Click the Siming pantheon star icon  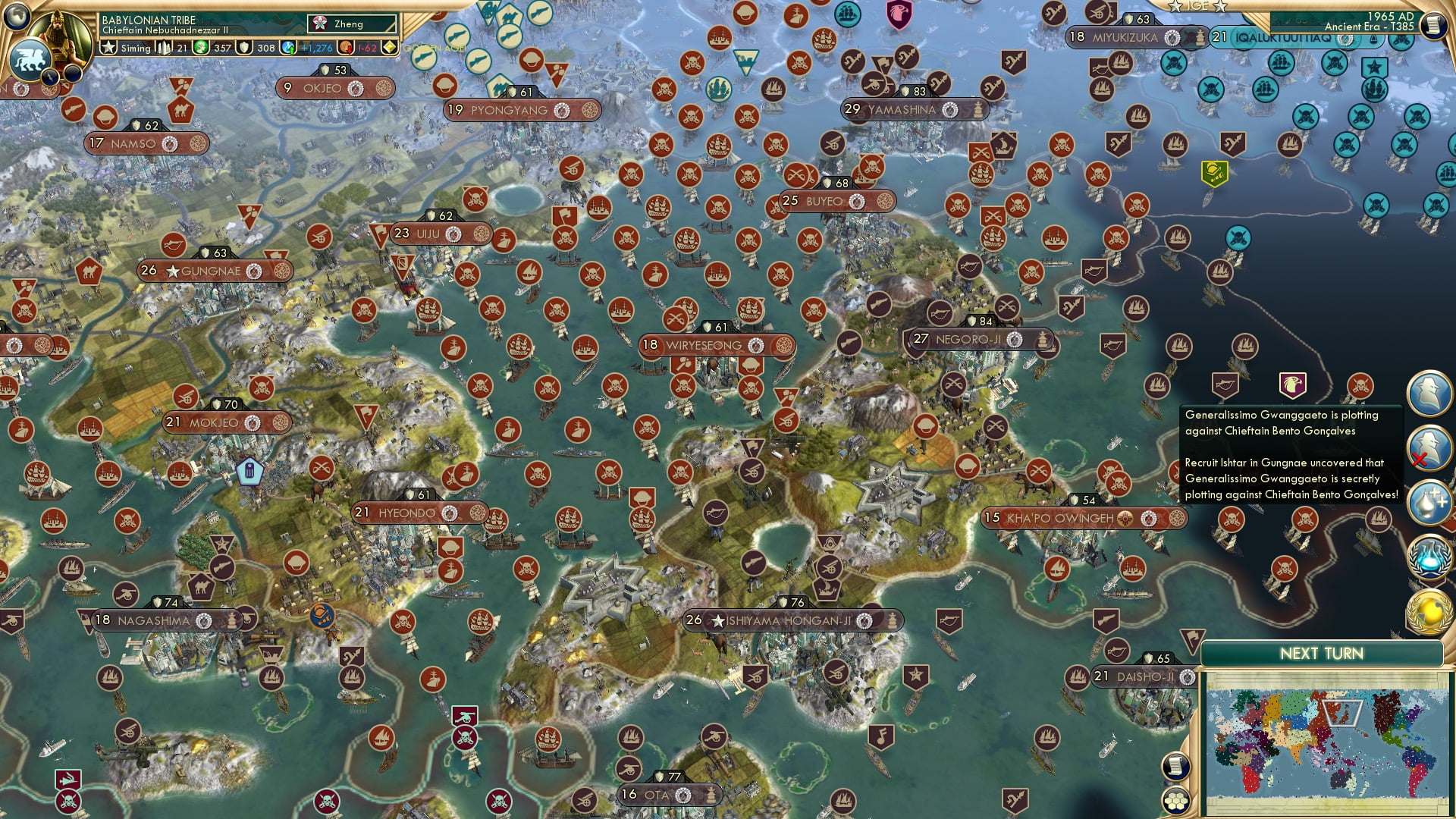tap(108, 47)
